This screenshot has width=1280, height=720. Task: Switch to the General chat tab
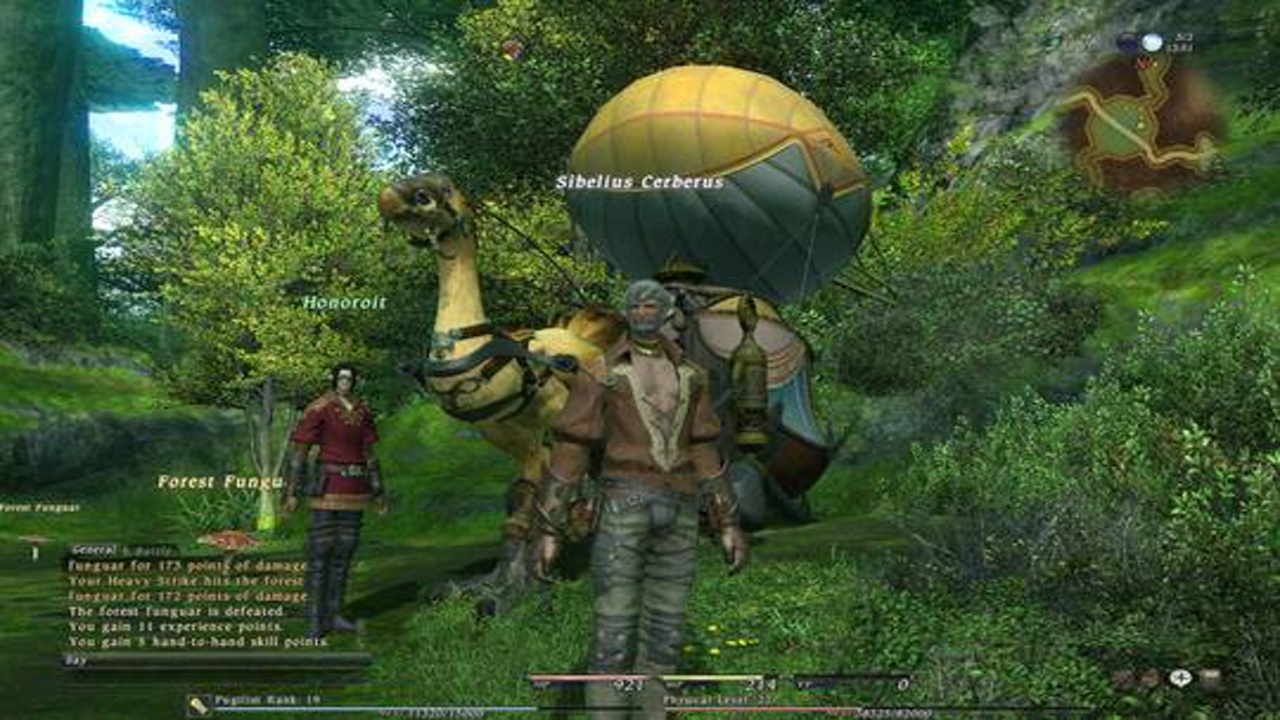(93, 549)
